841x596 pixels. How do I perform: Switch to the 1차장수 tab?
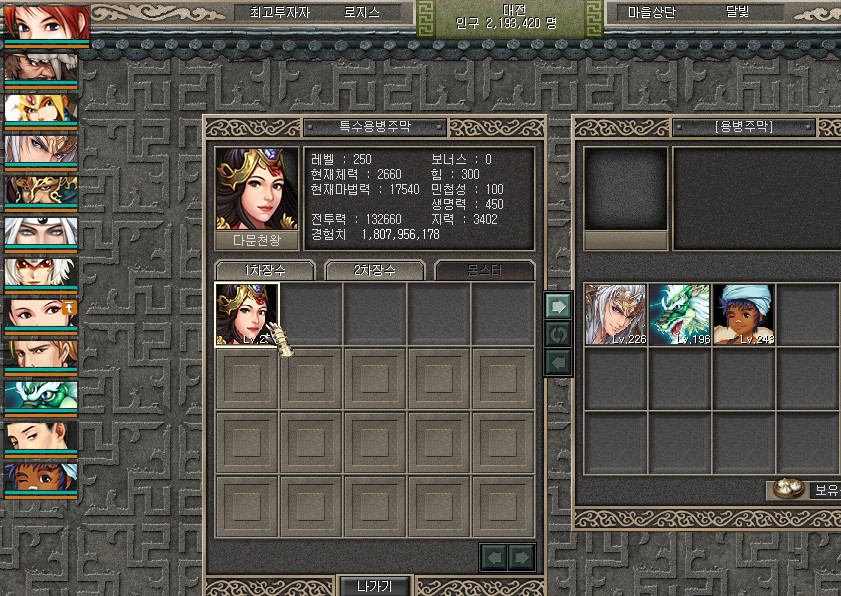(x=264, y=271)
